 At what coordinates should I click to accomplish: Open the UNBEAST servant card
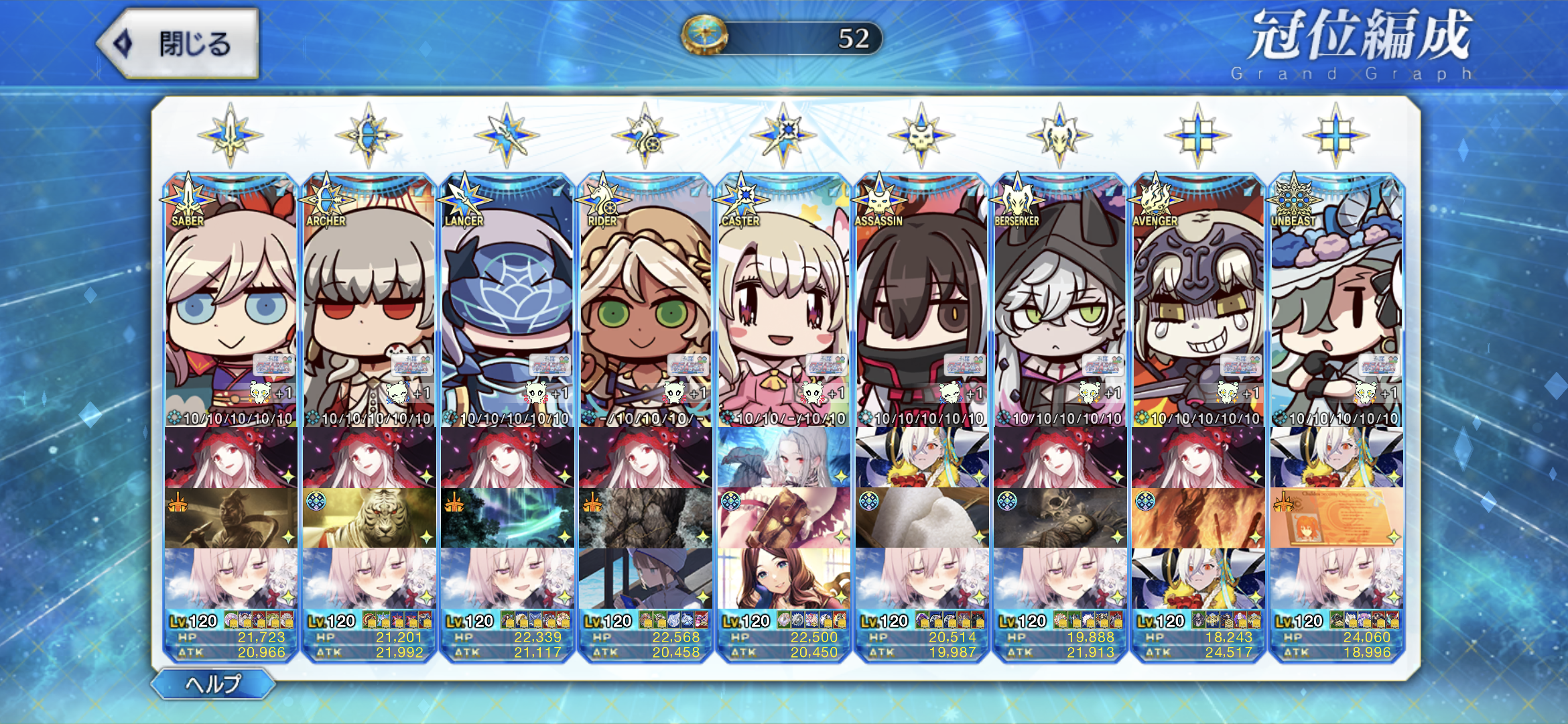coord(1335,302)
